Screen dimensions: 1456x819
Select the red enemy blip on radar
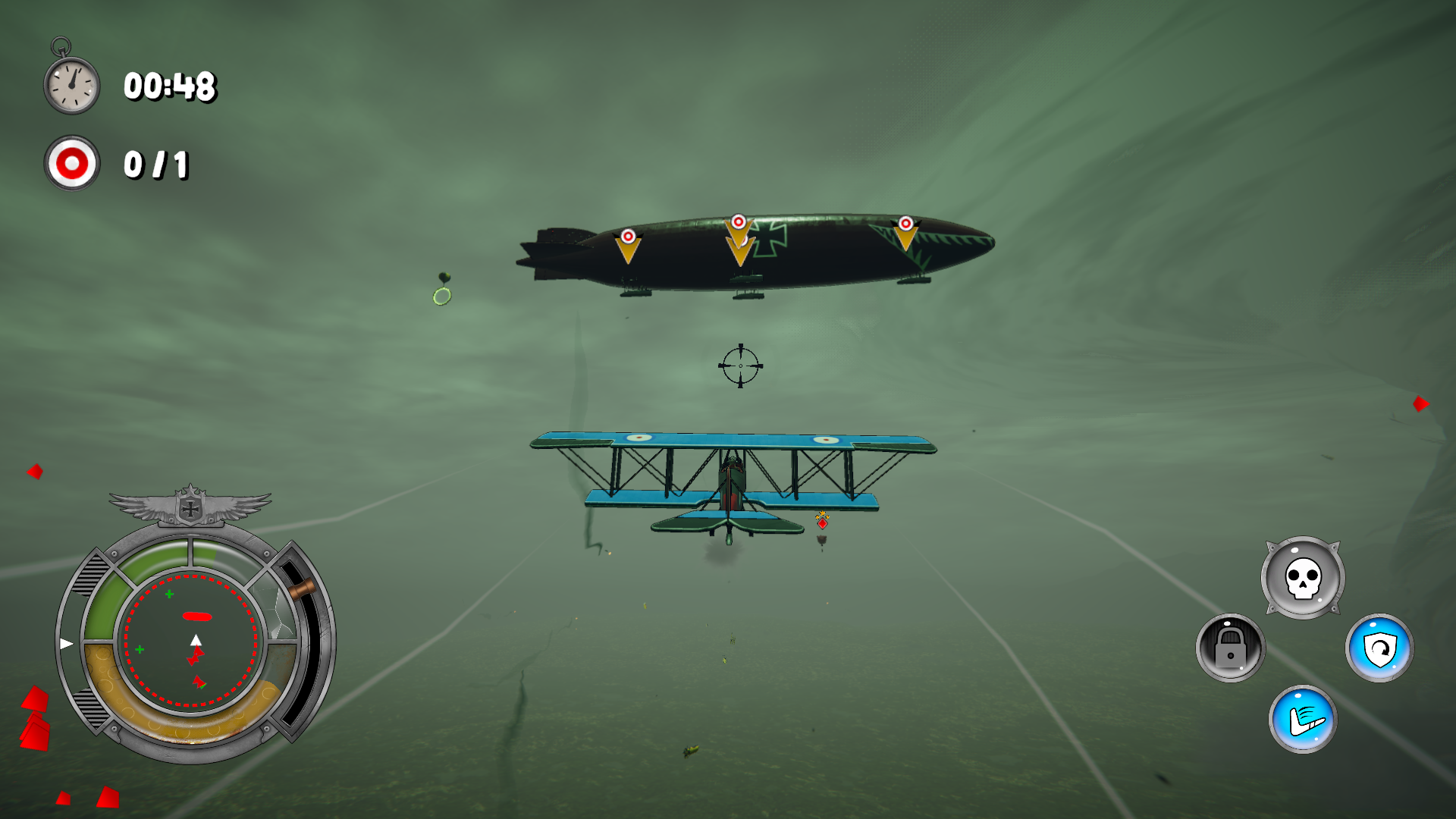(199, 618)
